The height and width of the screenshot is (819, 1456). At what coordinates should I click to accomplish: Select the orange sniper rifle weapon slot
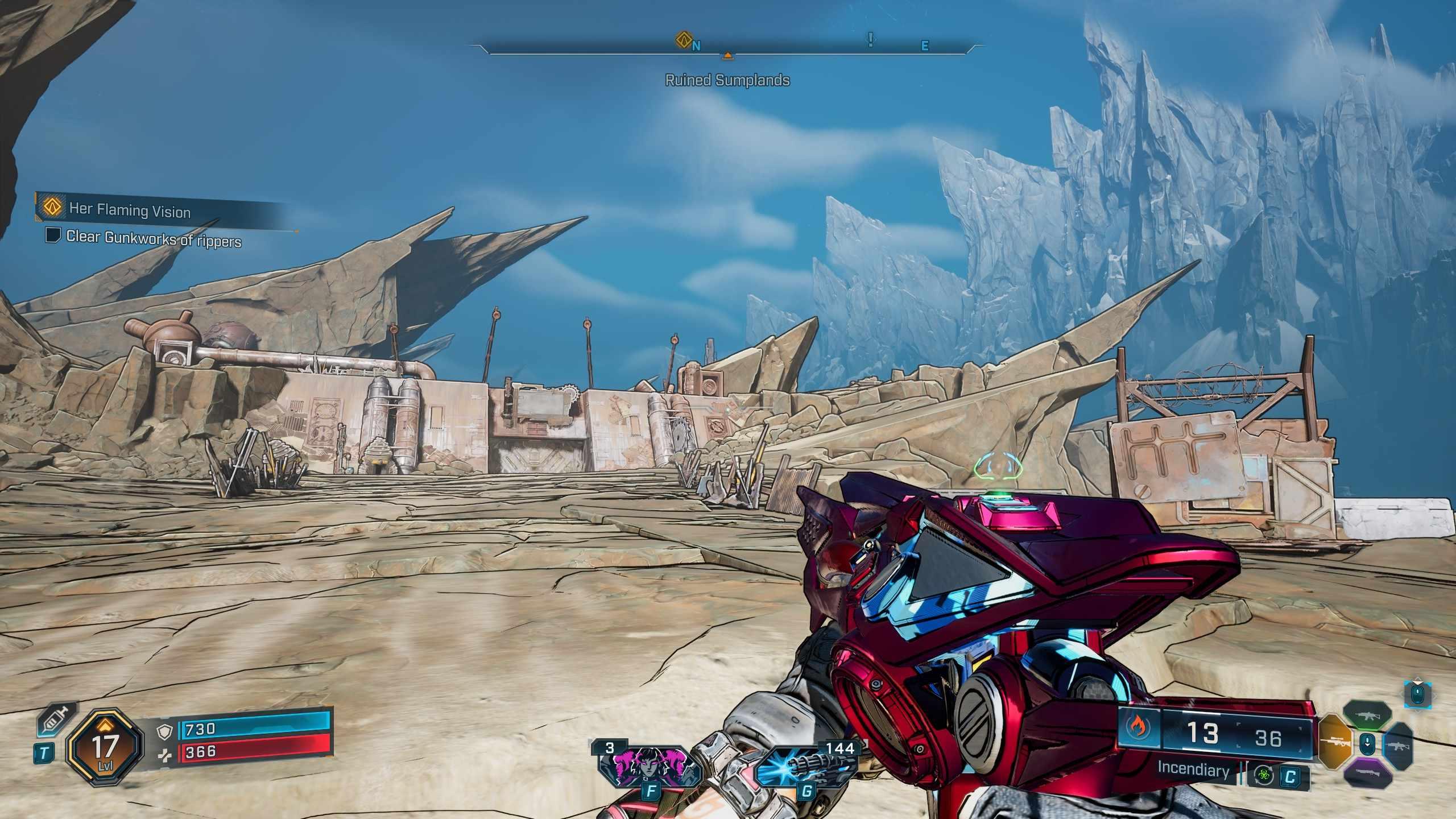[x=1333, y=742]
